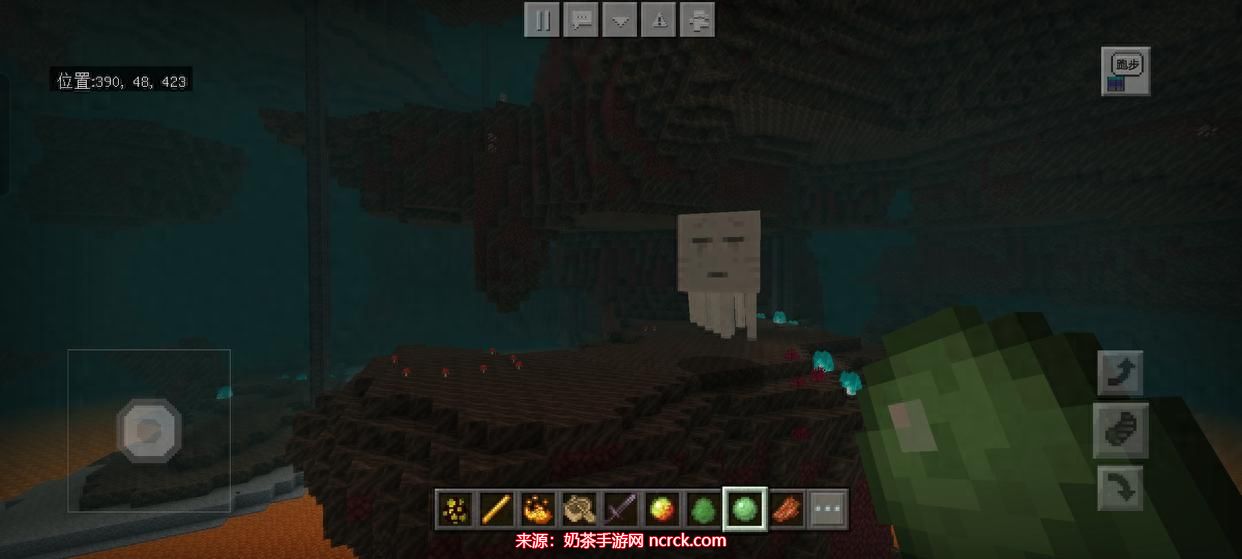The height and width of the screenshot is (559, 1242).
Task: Tap the fly-down arrow button
Action: [x=1120, y=490]
